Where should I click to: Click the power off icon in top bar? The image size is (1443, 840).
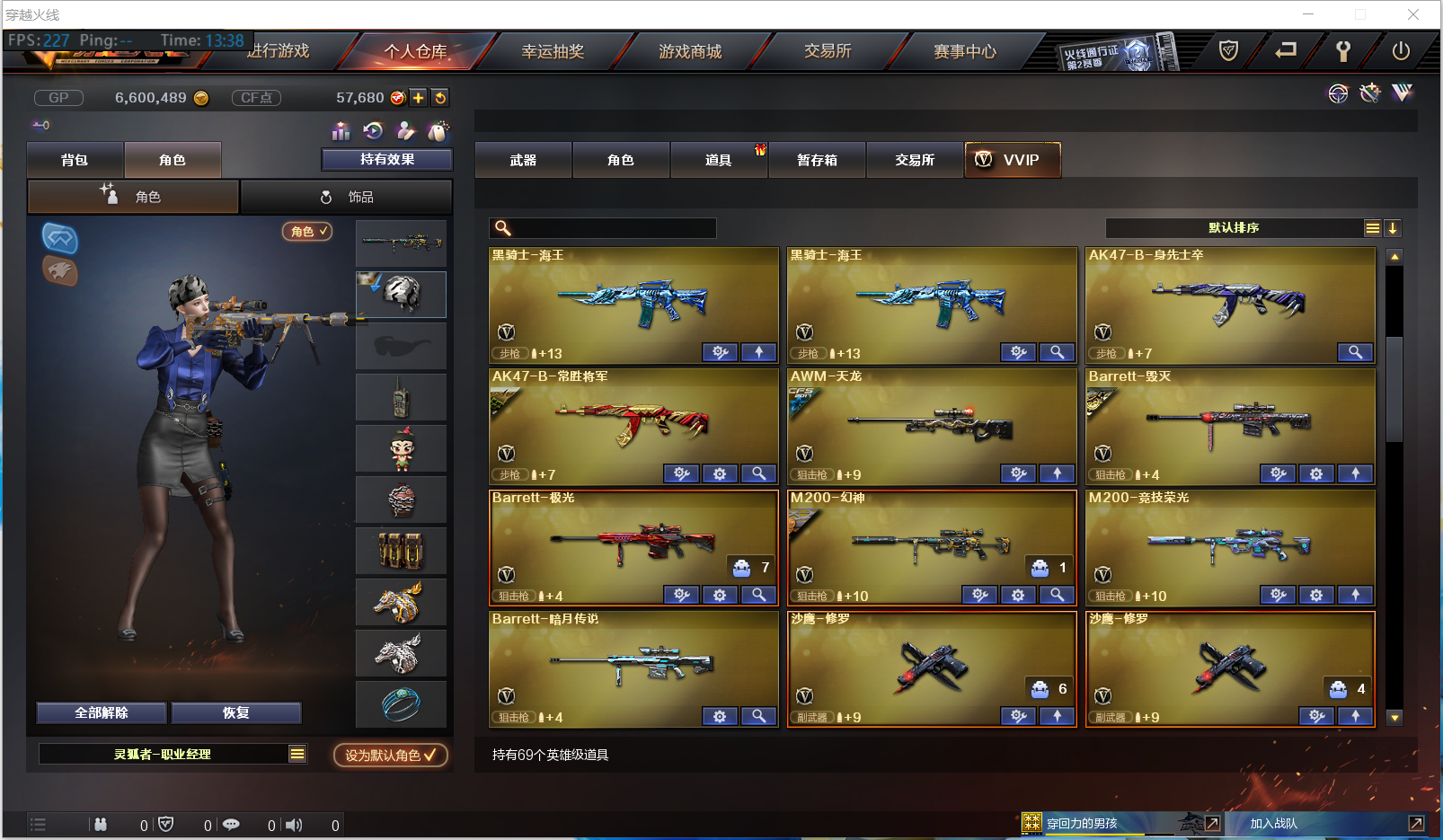pos(1401,51)
